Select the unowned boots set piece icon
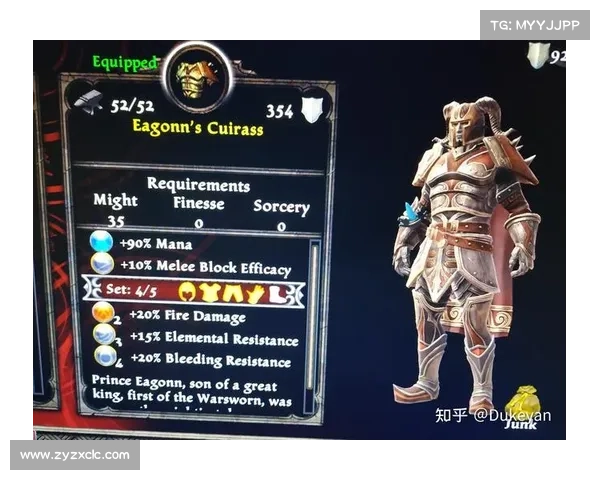This screenshot has height=480, width=600. coord(278,294)
